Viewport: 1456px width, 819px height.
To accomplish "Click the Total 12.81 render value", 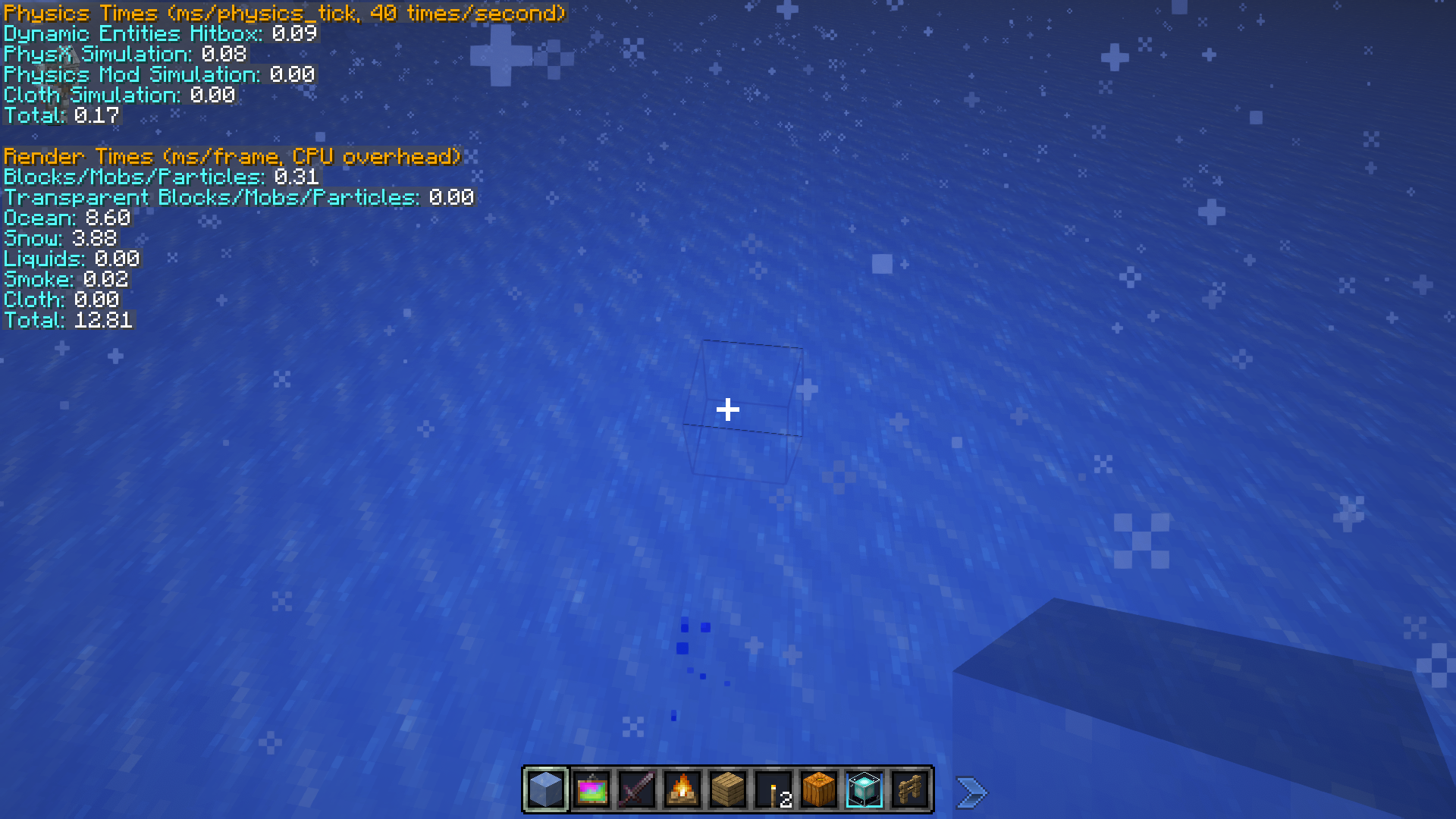I will [x=68, y=320].
